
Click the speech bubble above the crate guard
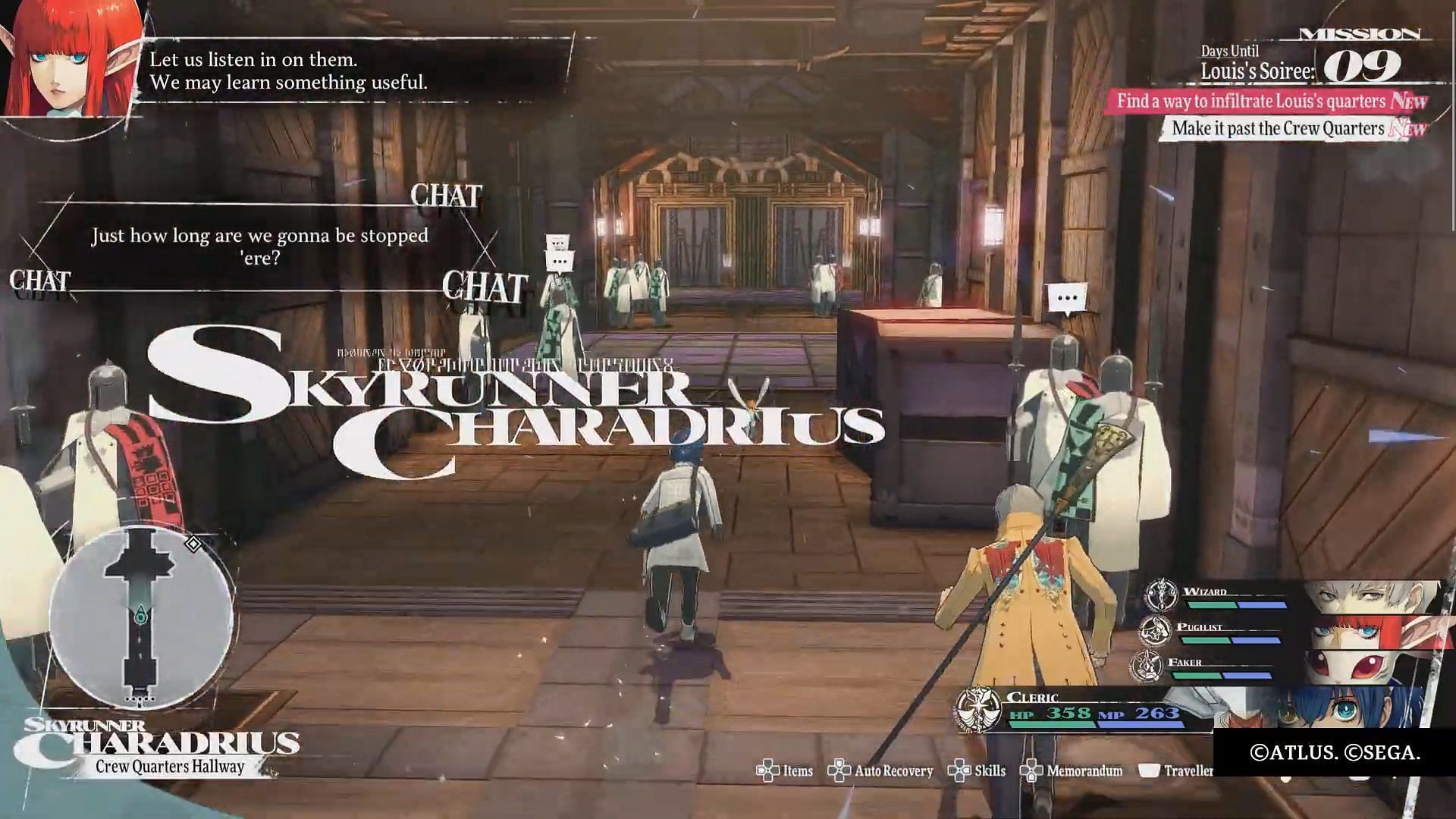1066,300
